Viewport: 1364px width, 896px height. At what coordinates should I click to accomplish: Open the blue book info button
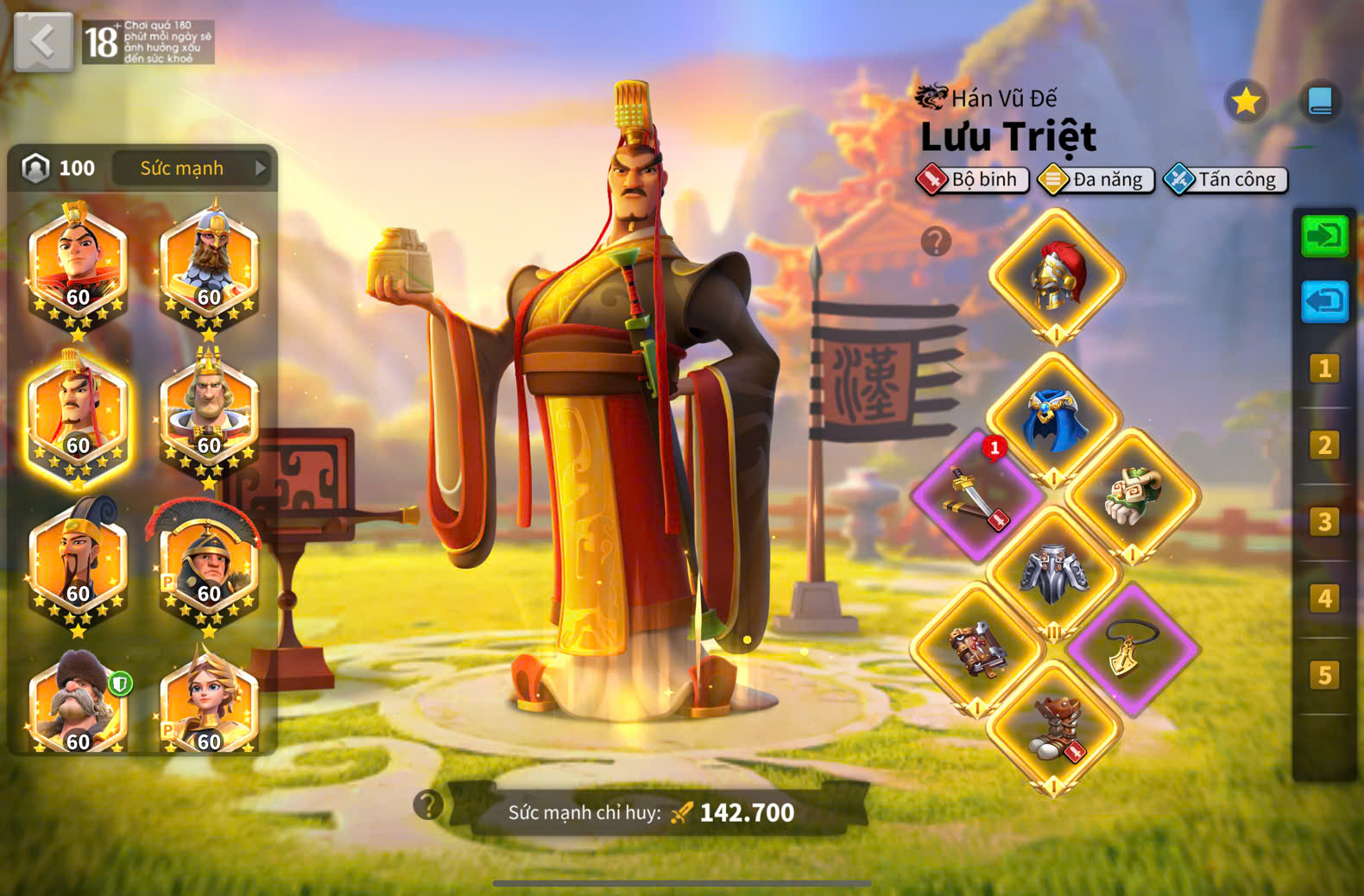click(1320, 102)
